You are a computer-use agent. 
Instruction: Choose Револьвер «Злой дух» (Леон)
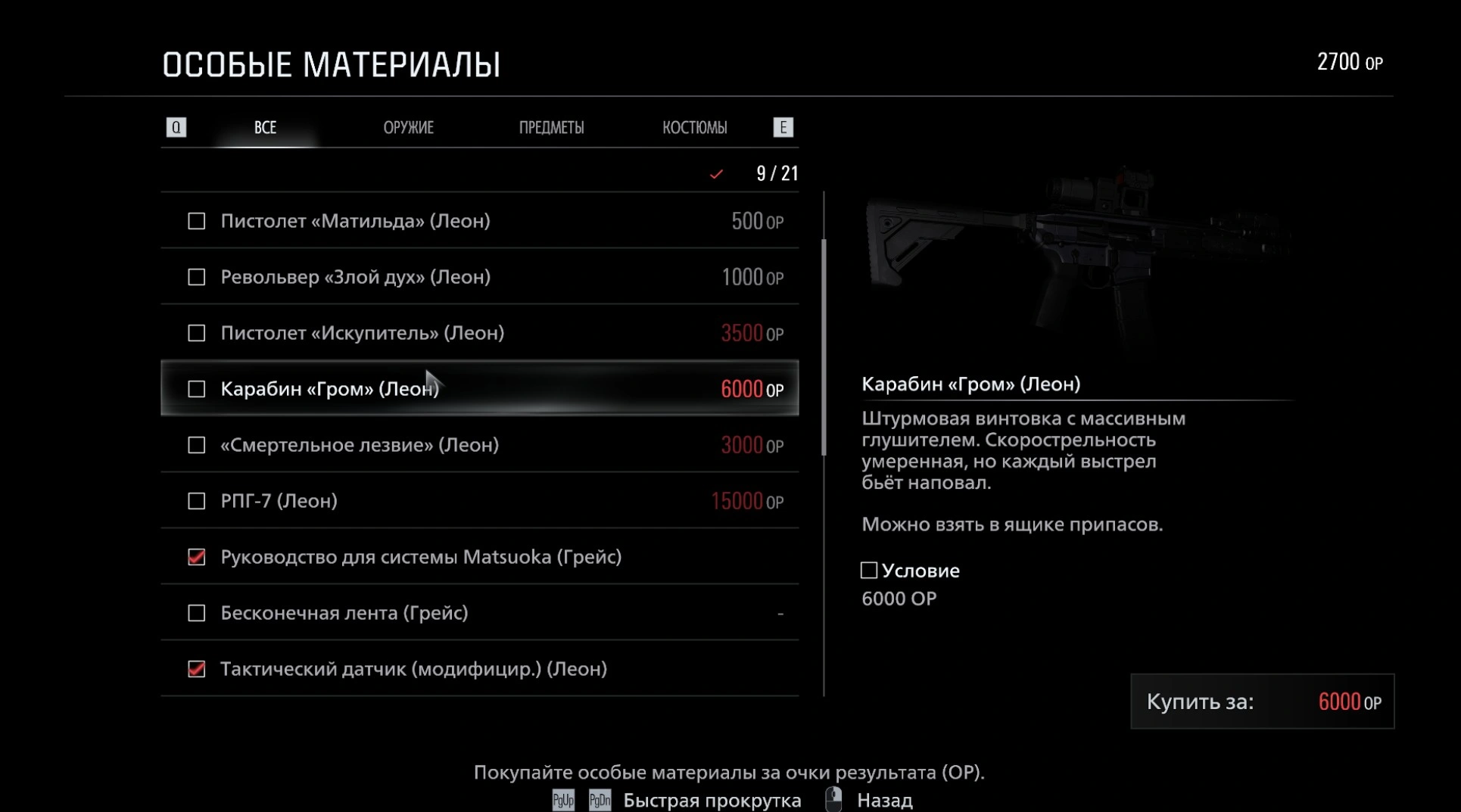479,277
